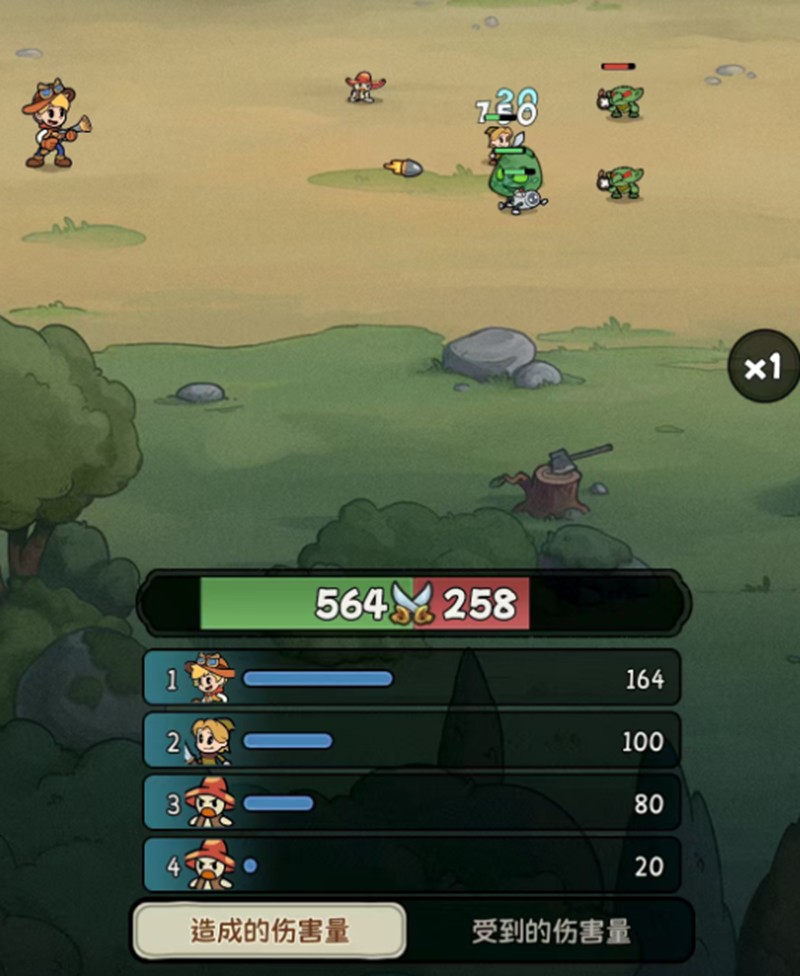Image resolution: width=800 pixels, height=976 pixels.
Task: Toggle the x1 battle speed button
Action: tap(763, 367)
